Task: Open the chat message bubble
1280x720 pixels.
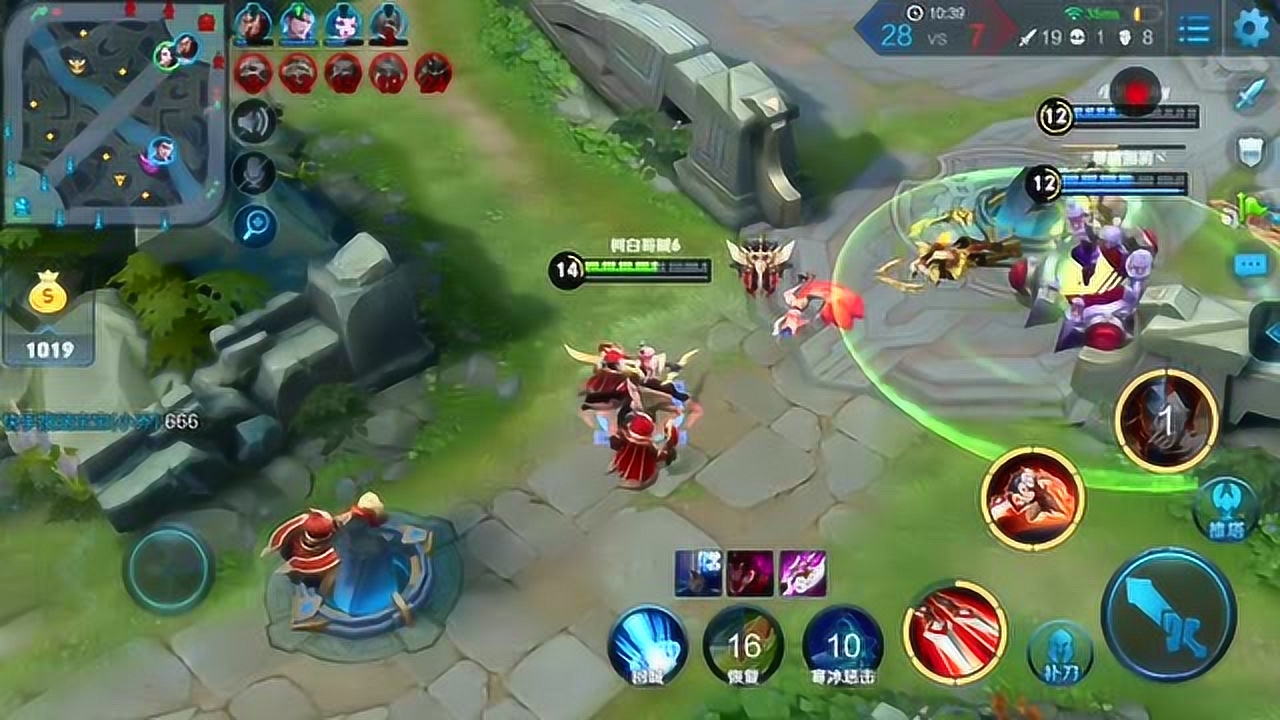Action: pyautogui.click(x=1251, y=265)
